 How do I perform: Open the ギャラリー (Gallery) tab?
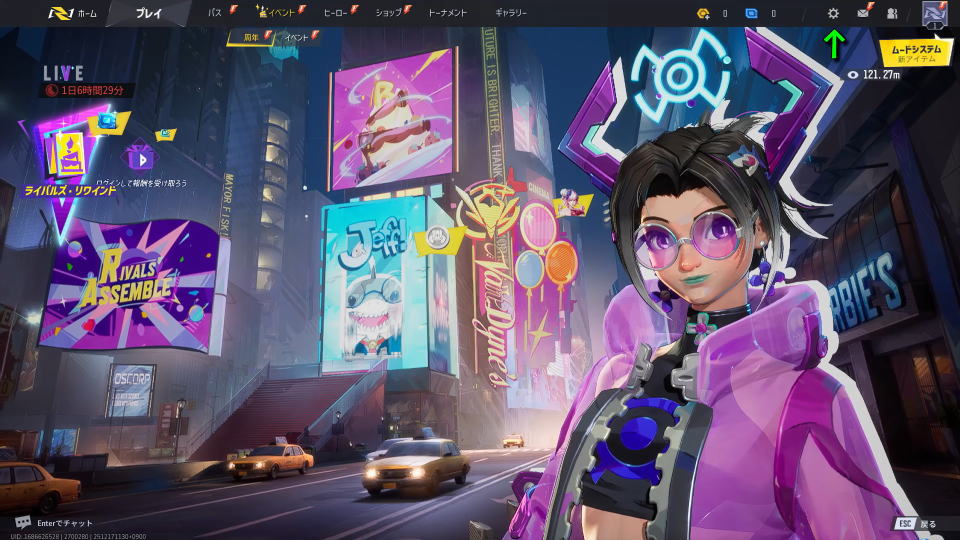[512, 13]
